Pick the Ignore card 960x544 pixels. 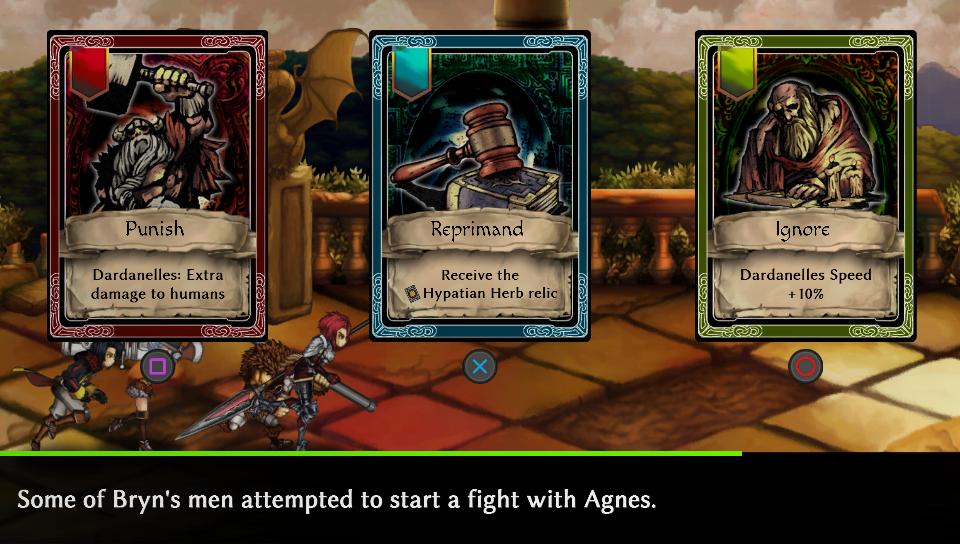point(805,185)
